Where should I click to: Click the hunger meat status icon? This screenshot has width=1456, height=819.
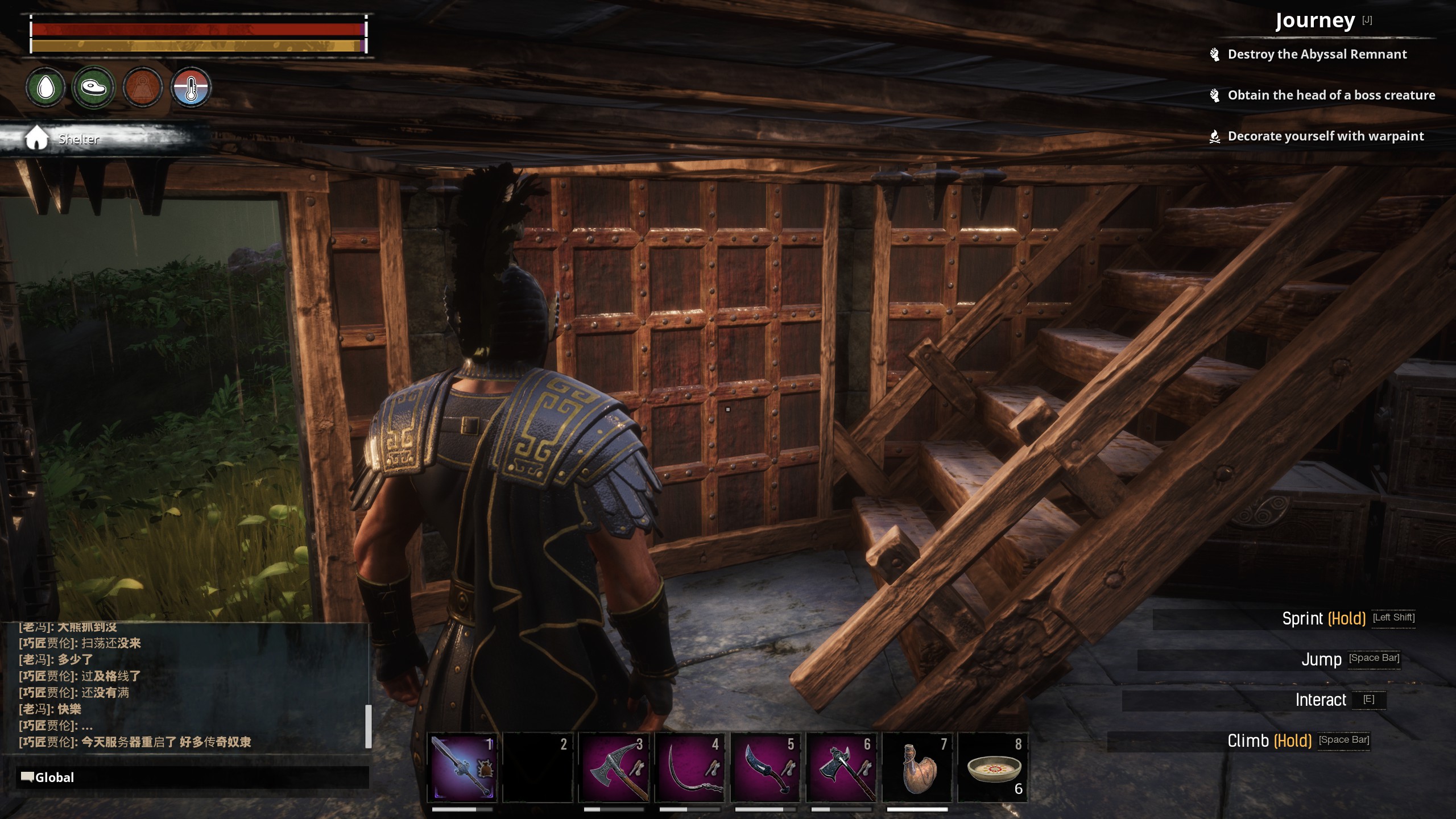point(94,87)
